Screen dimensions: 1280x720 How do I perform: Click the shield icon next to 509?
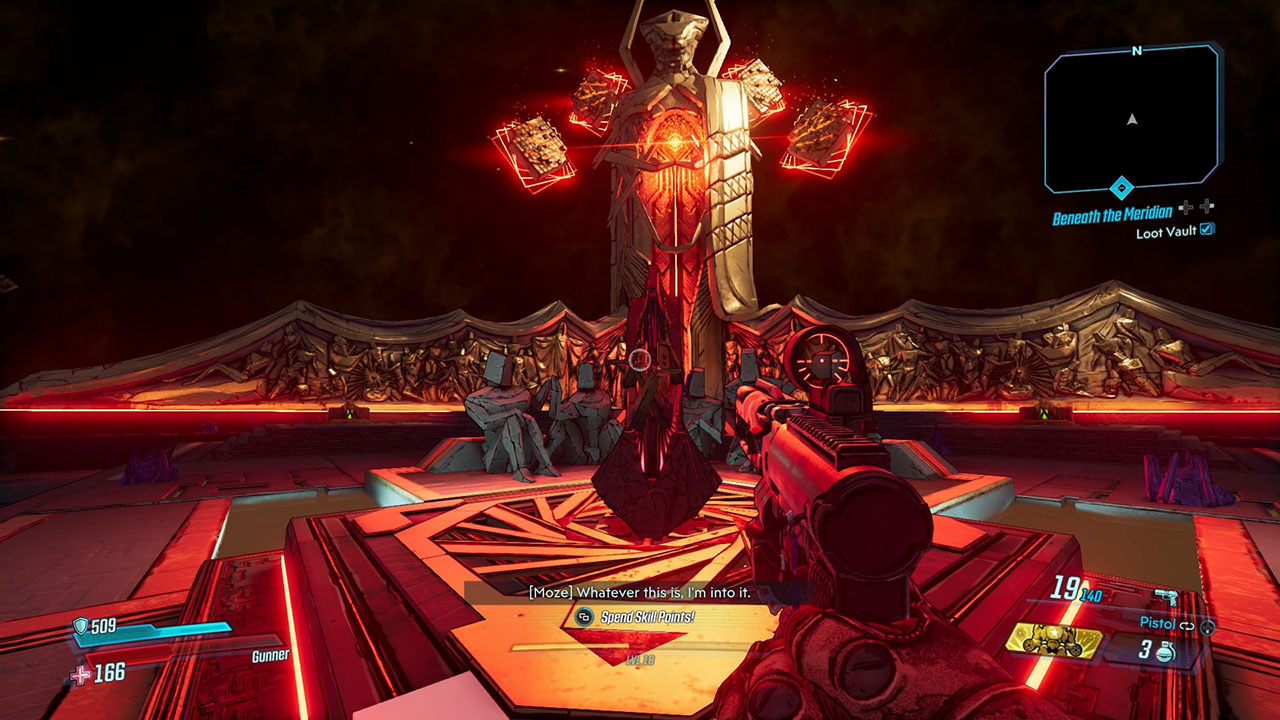pyautogui.click(x=81, y=624)
